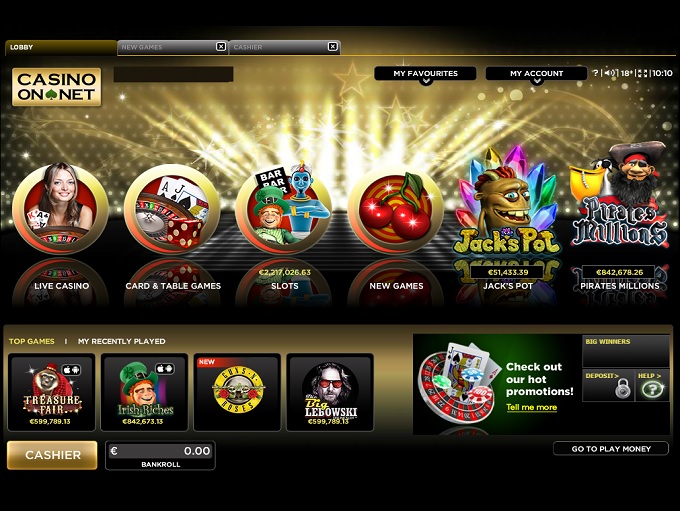The width and height of the screenshot is (680, 511).
Task: Toggle the sound speaker icon
Action: (x=609, y=73)
